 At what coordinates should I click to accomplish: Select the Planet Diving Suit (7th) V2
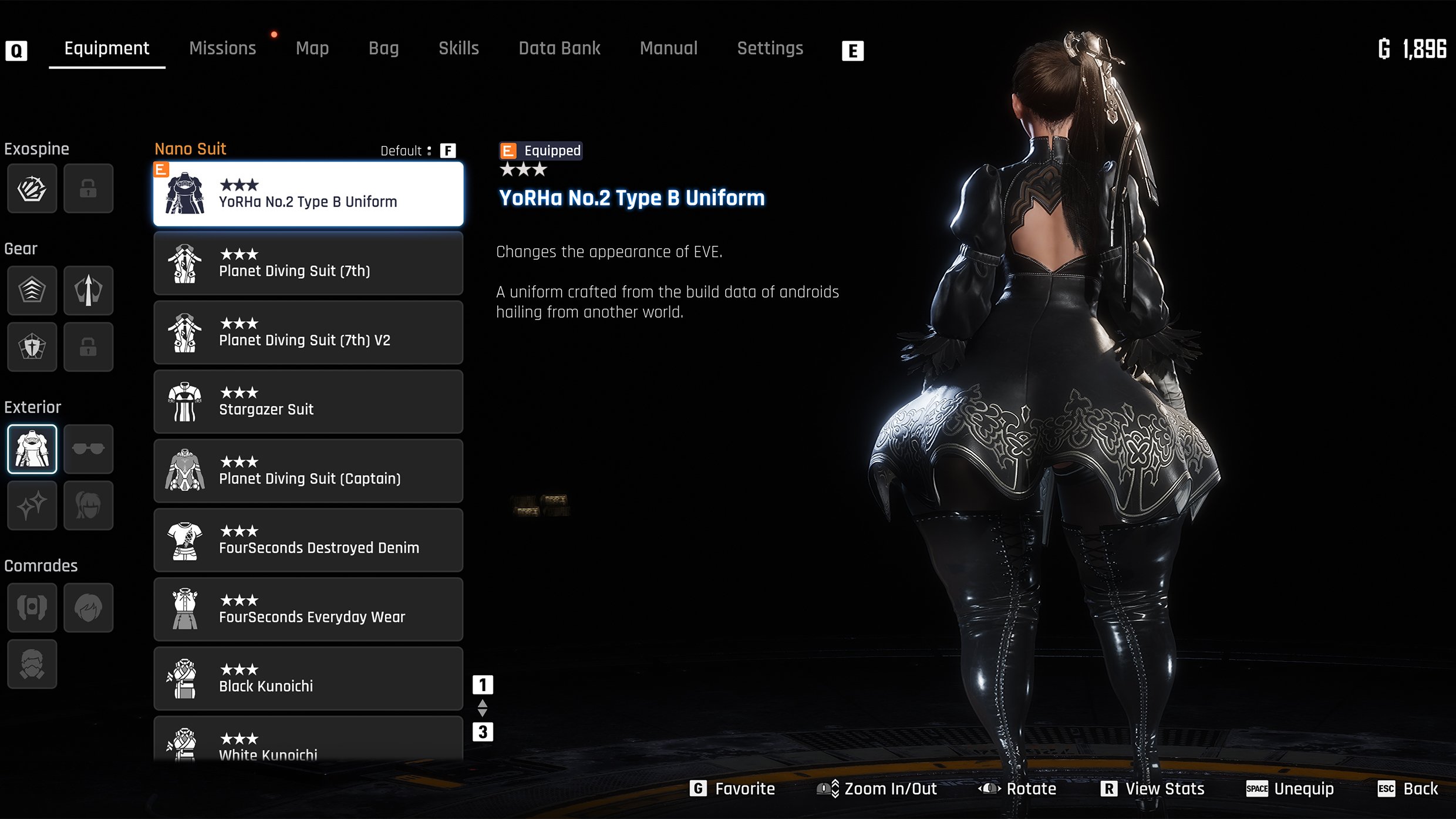coord(308,333)
